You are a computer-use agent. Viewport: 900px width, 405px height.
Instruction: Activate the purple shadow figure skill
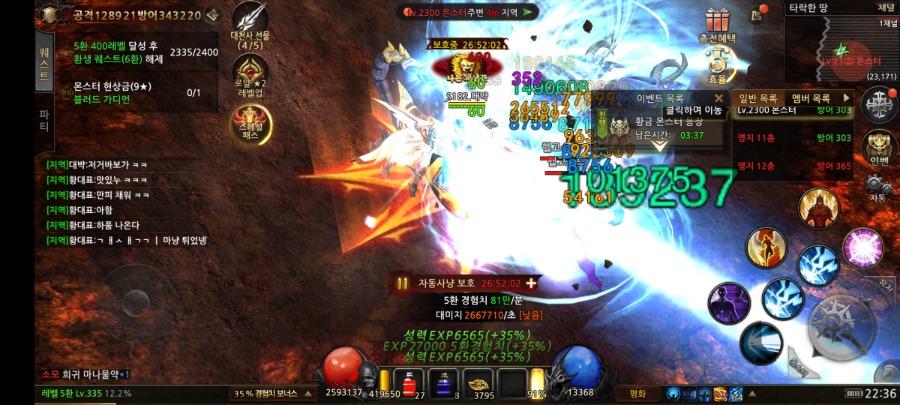tap(728, 303)
